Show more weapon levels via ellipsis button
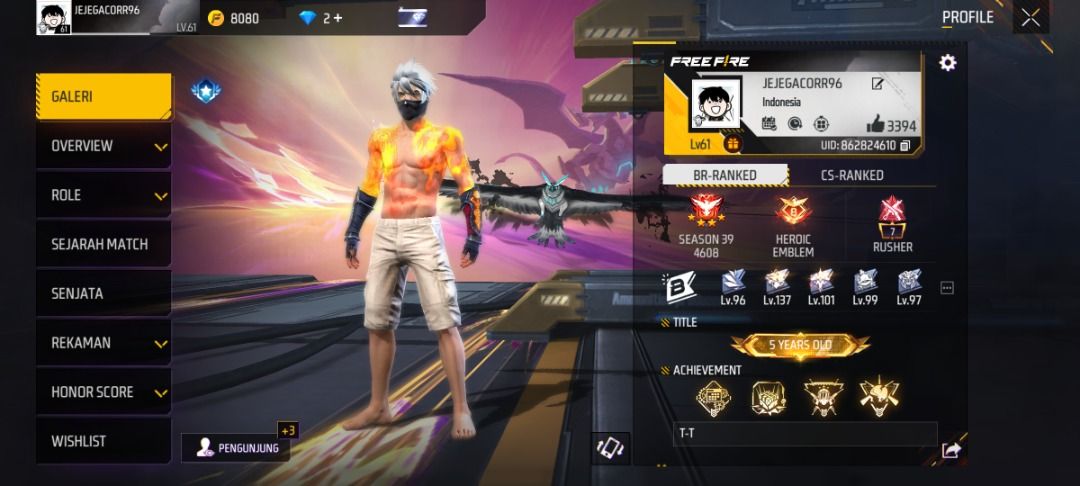 click(947, 288)
